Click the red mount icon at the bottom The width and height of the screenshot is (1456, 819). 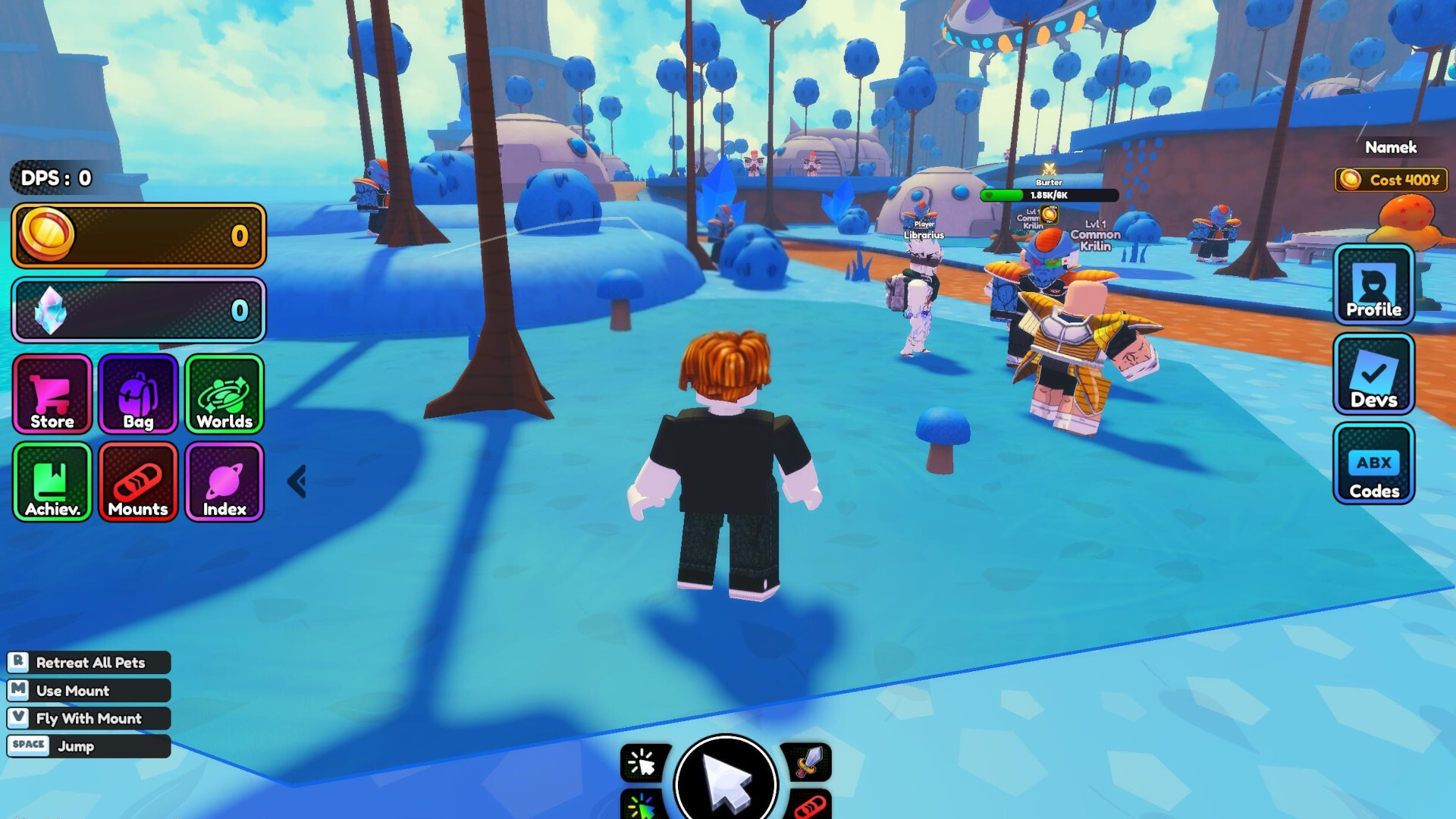coord(810,805)
